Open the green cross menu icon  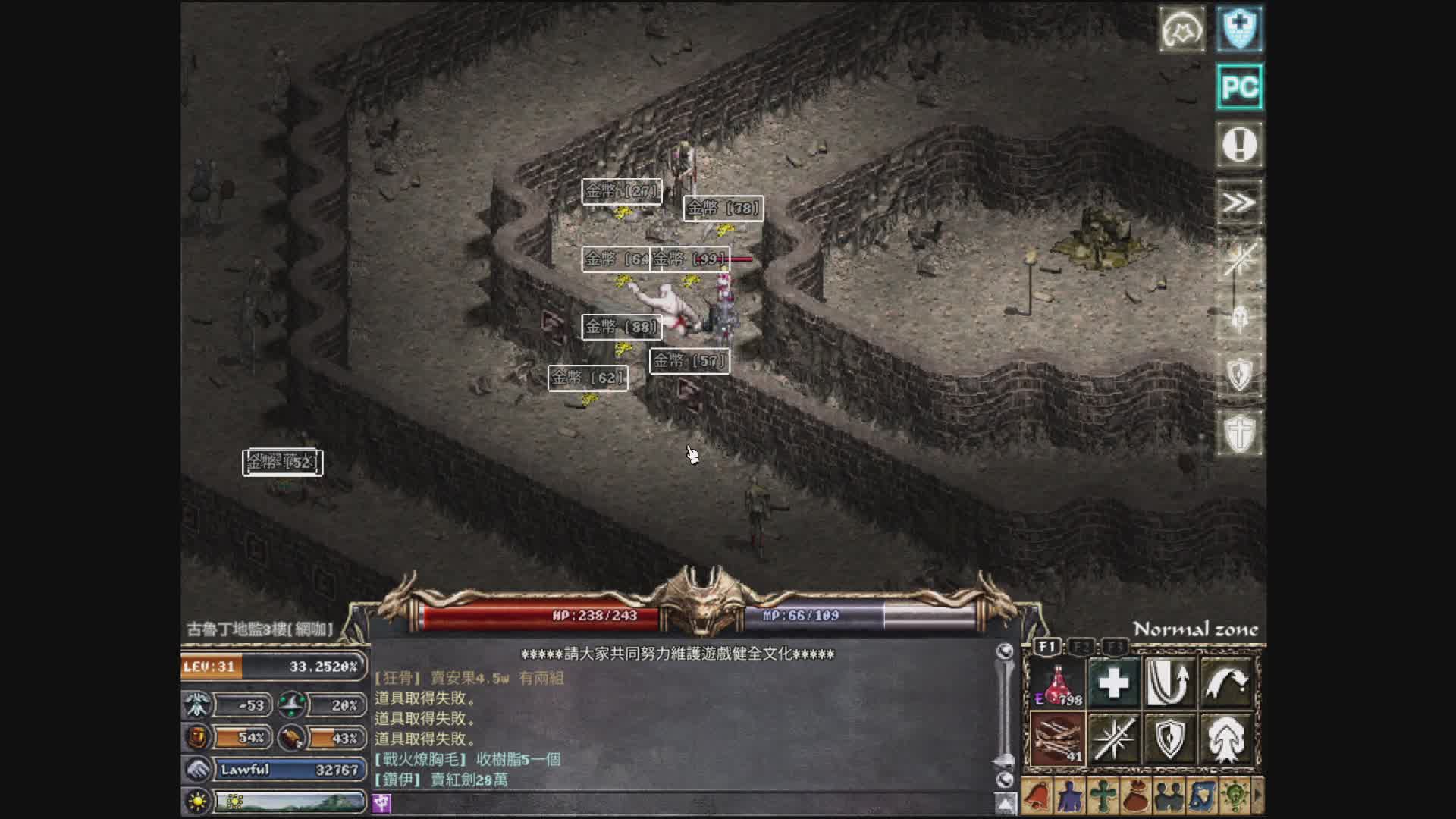pyautogui.click(x=1103, y=797)
